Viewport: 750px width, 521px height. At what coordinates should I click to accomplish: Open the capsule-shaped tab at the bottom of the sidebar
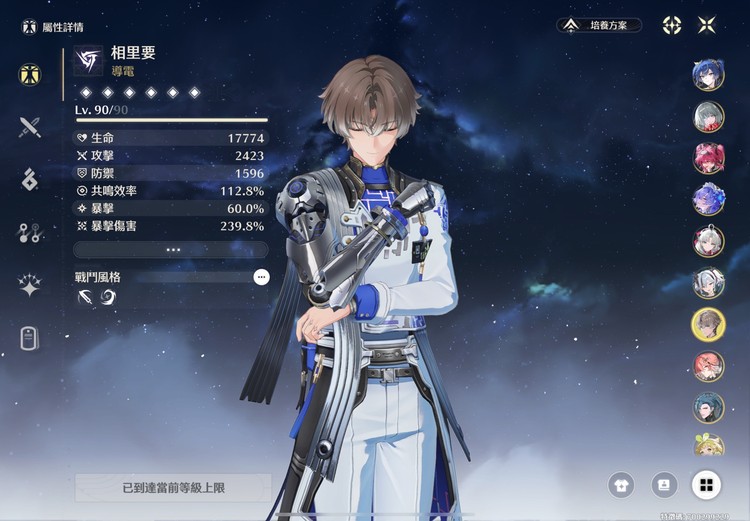click(x=30, y=339)
